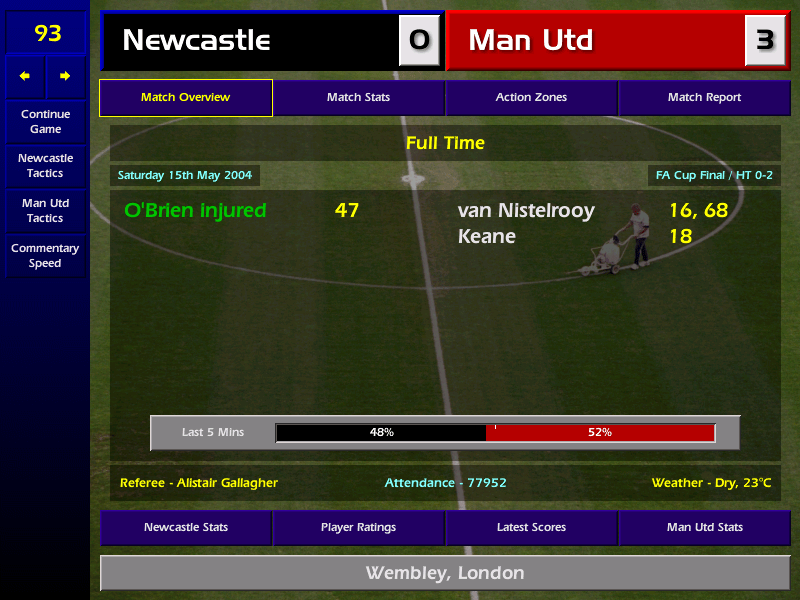Change the Commentary Speed
Screen dimensions: 800x600
[45, 255]
